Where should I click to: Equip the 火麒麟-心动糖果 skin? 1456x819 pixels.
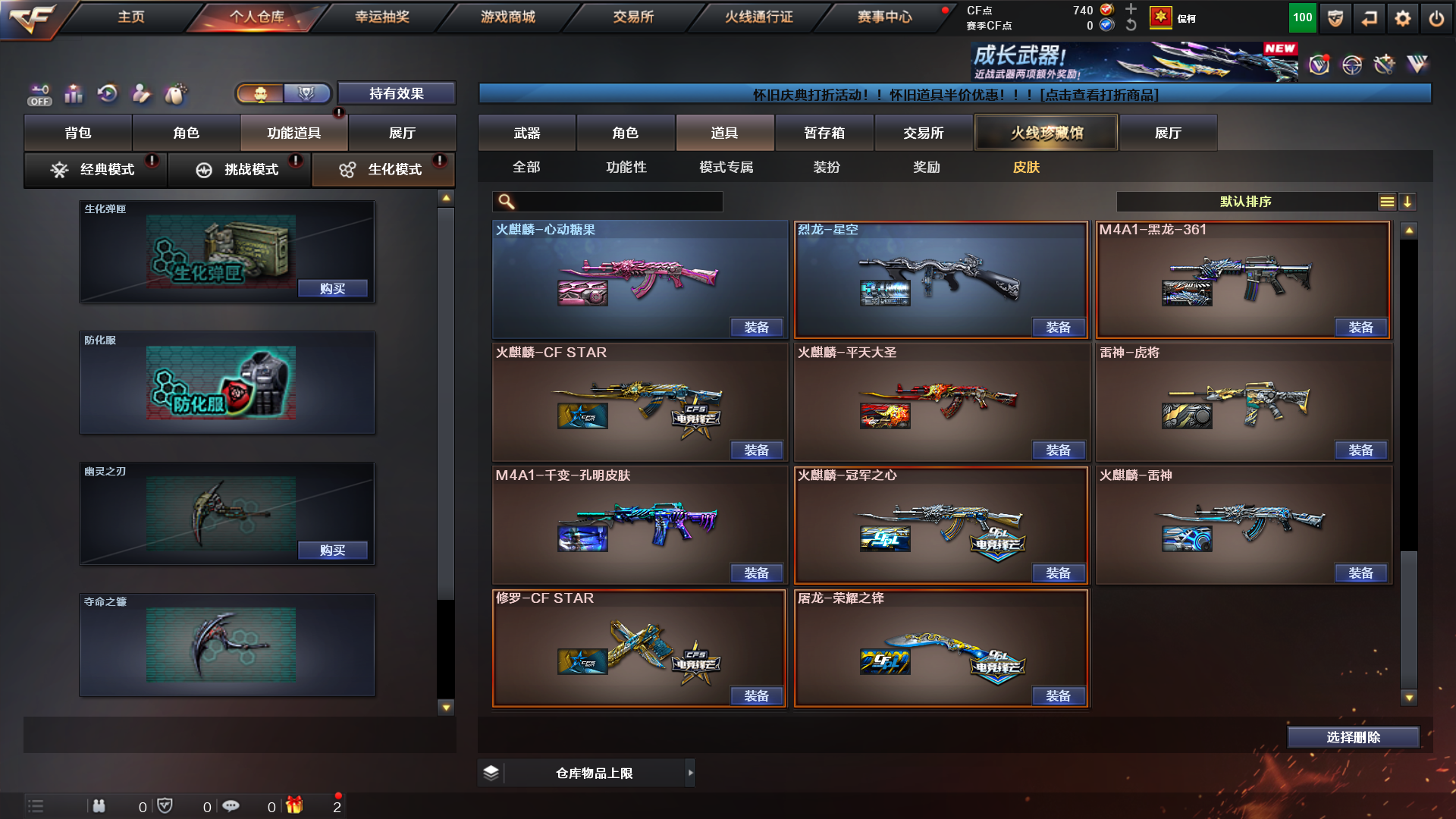[x=756, y=328]
